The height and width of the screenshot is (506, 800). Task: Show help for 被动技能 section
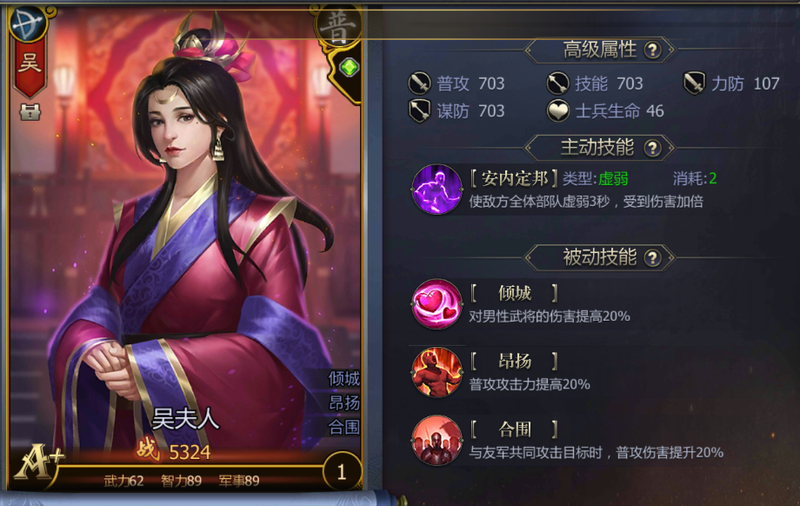click(x=654, y=258)
